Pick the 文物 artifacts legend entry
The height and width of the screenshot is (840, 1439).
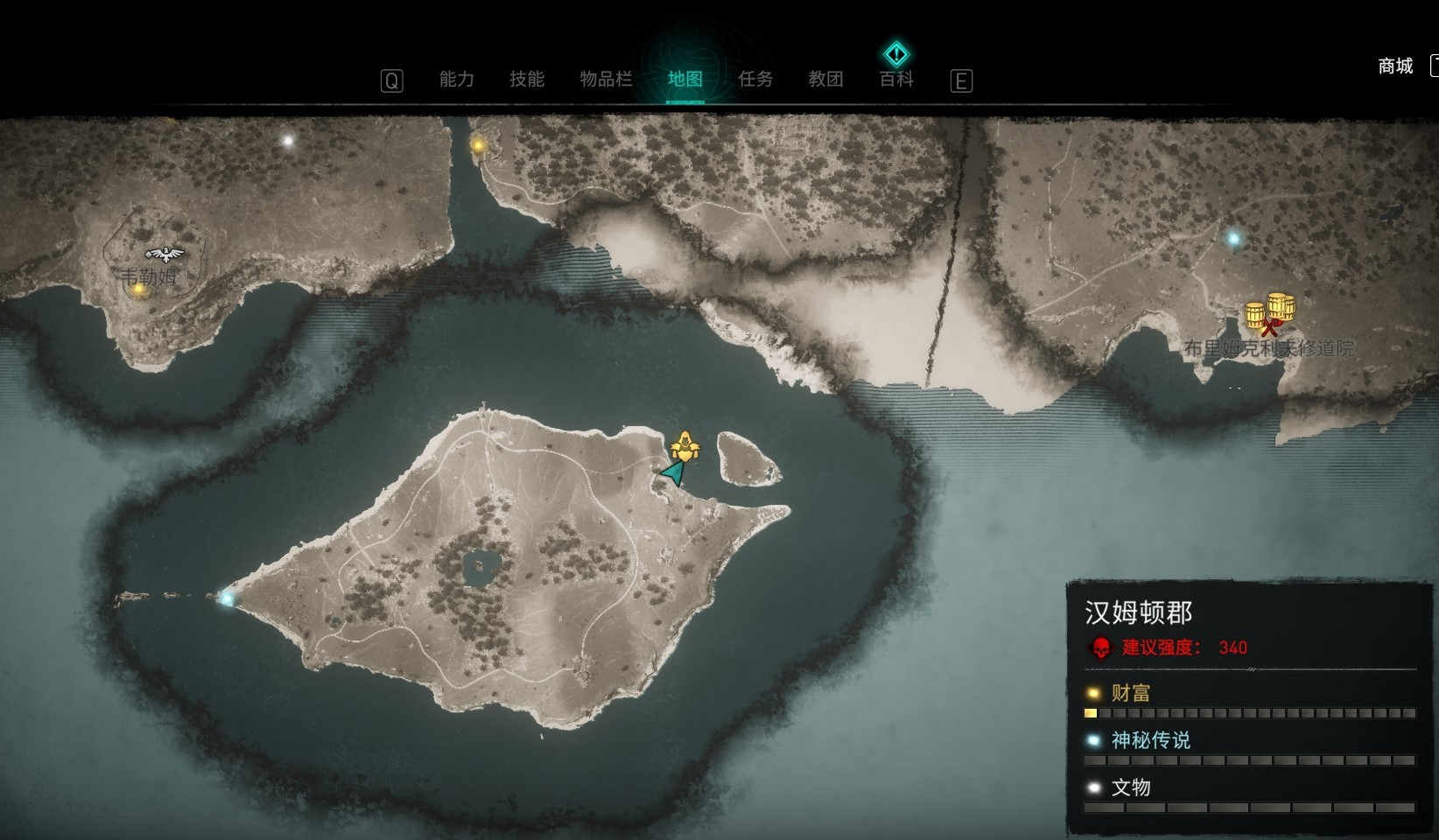(x=1130, y=787)
